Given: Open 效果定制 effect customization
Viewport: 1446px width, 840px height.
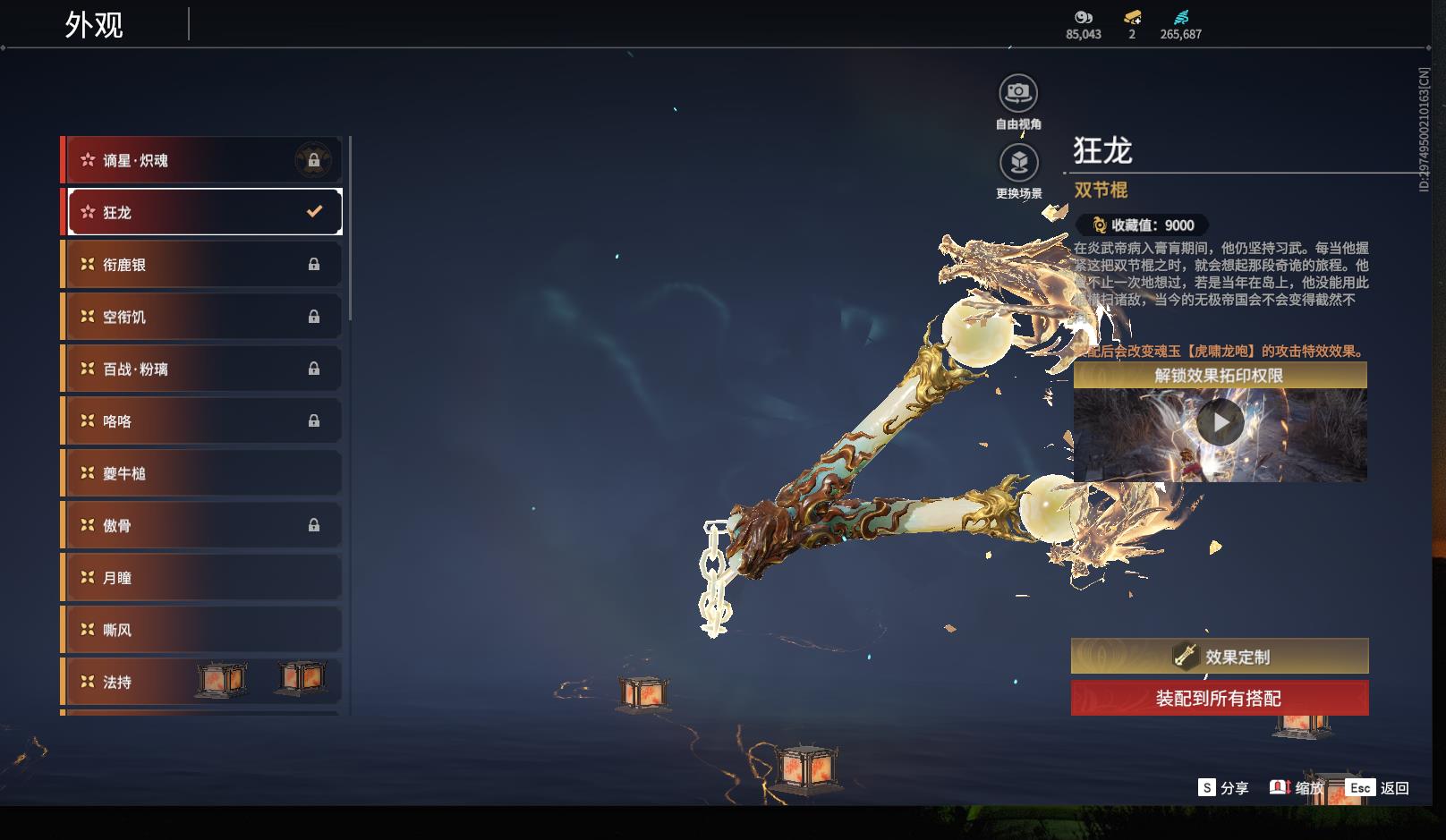Looking at the screenshot, I should pos(1220,657).
